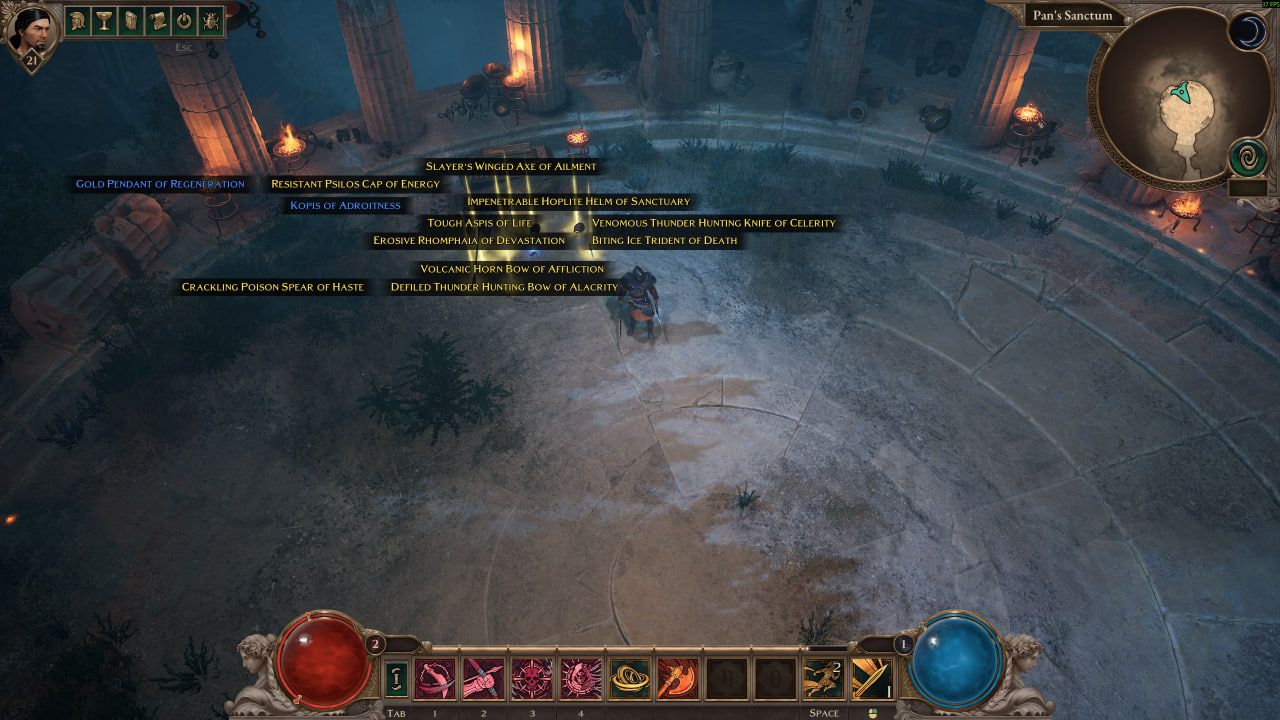Select the golden rings skill icon
Viewport: 1280px width, 720px height.
[630, 680]
